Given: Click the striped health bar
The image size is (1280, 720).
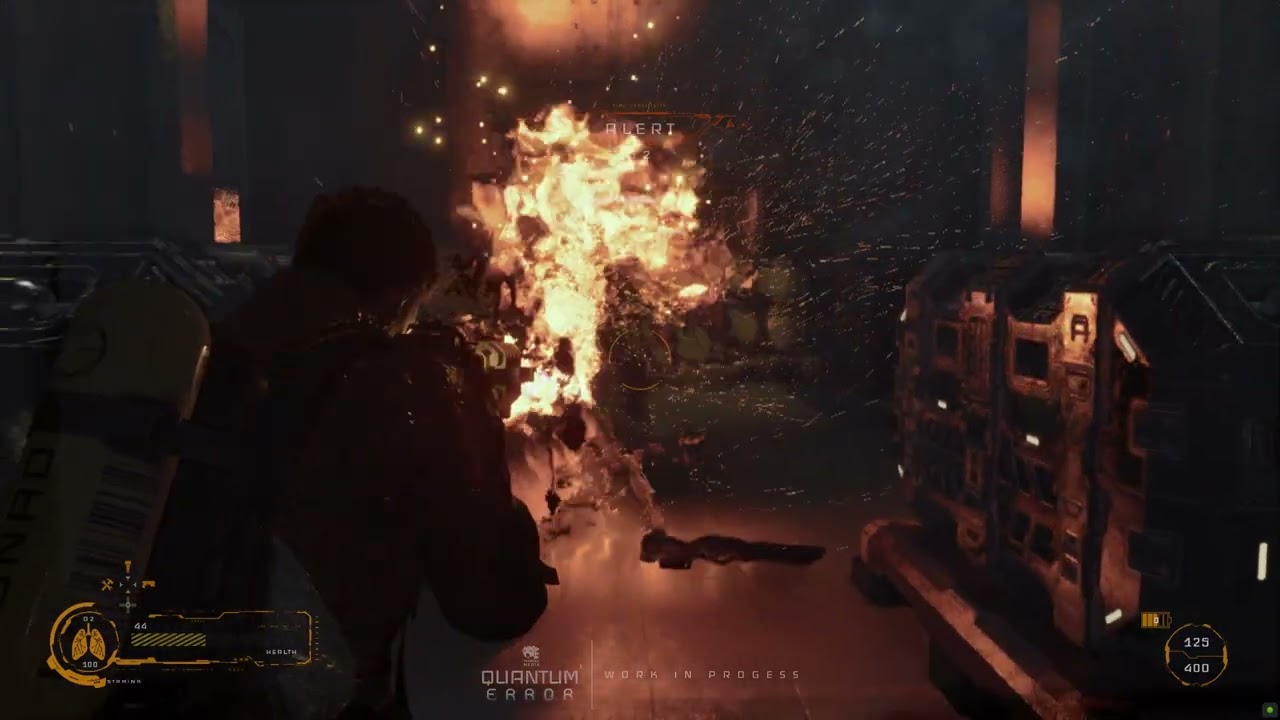Looking at the screenshot, I should [x=168, y=639].
